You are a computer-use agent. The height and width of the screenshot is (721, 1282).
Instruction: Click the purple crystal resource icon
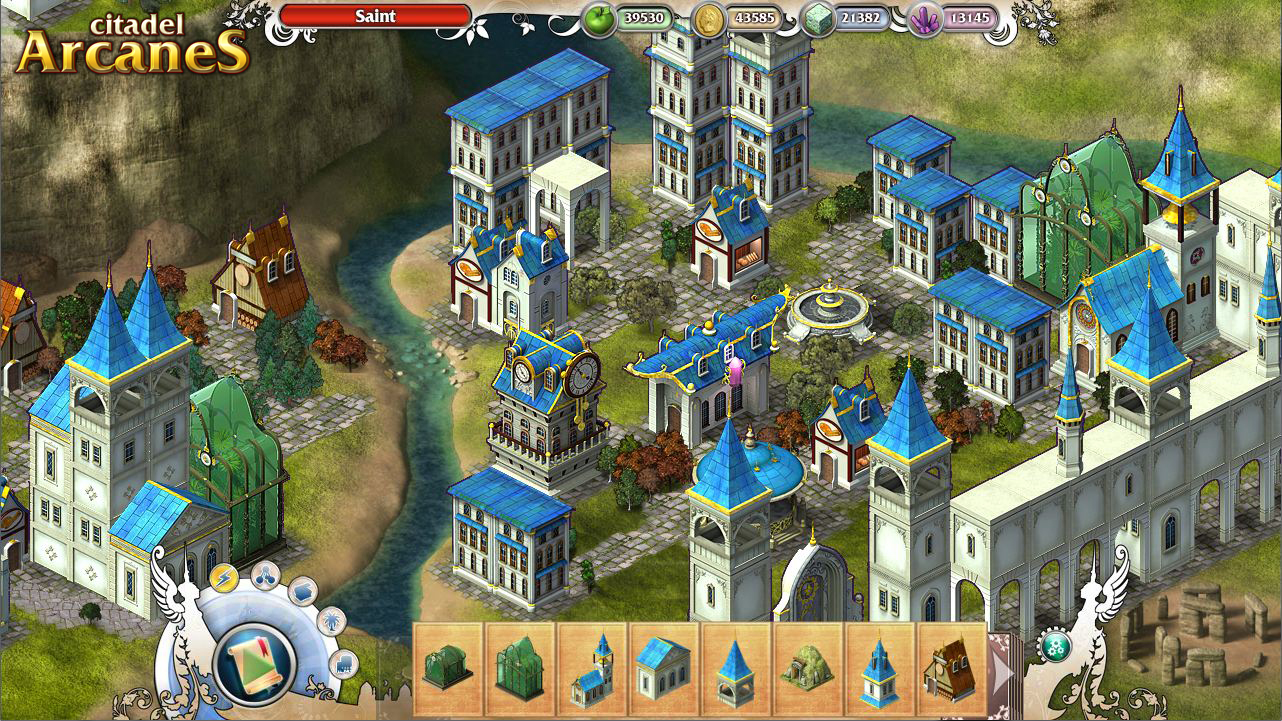tap(925, 18)
